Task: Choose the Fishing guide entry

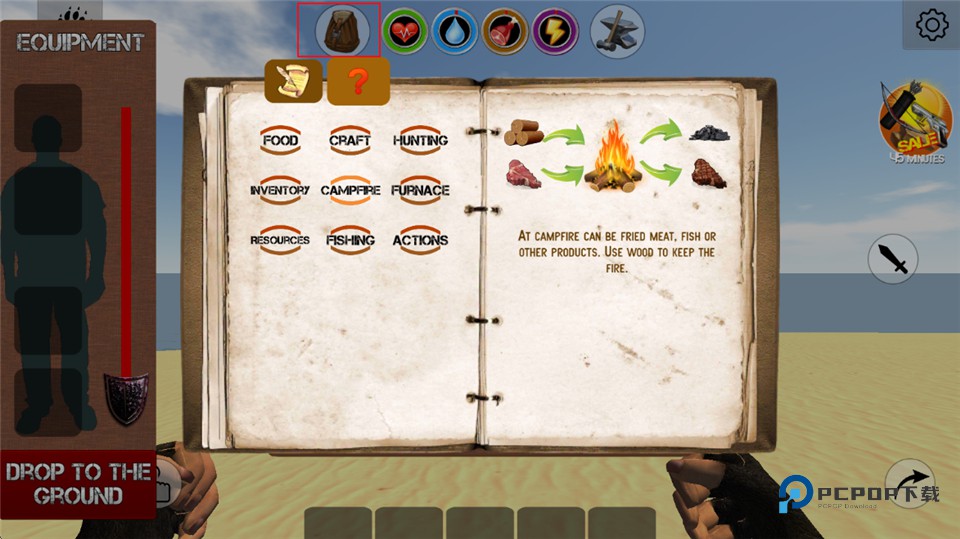Action: (350, 240)
